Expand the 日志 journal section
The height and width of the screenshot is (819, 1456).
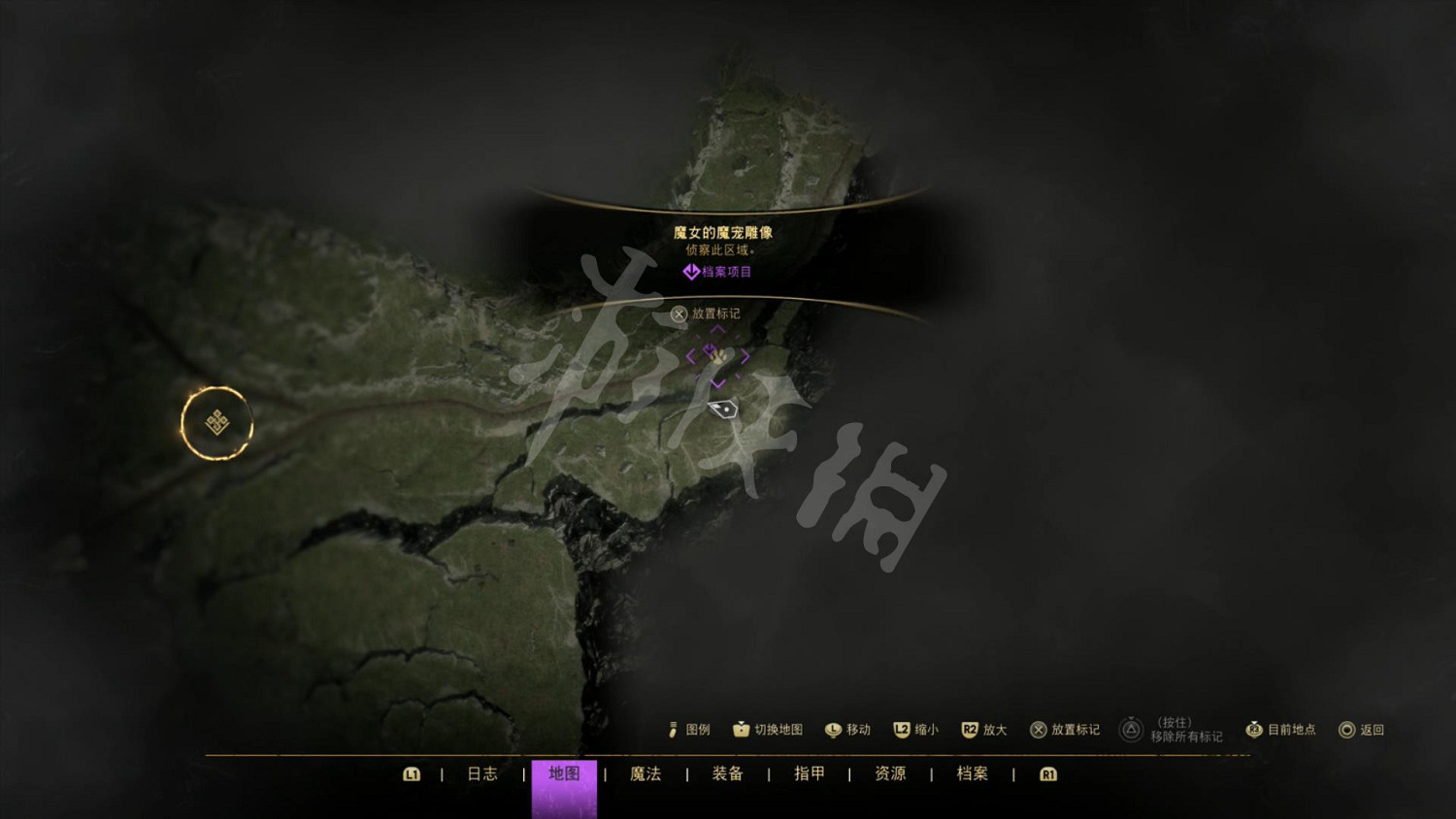pyautogui.click(x=482, y=774)
